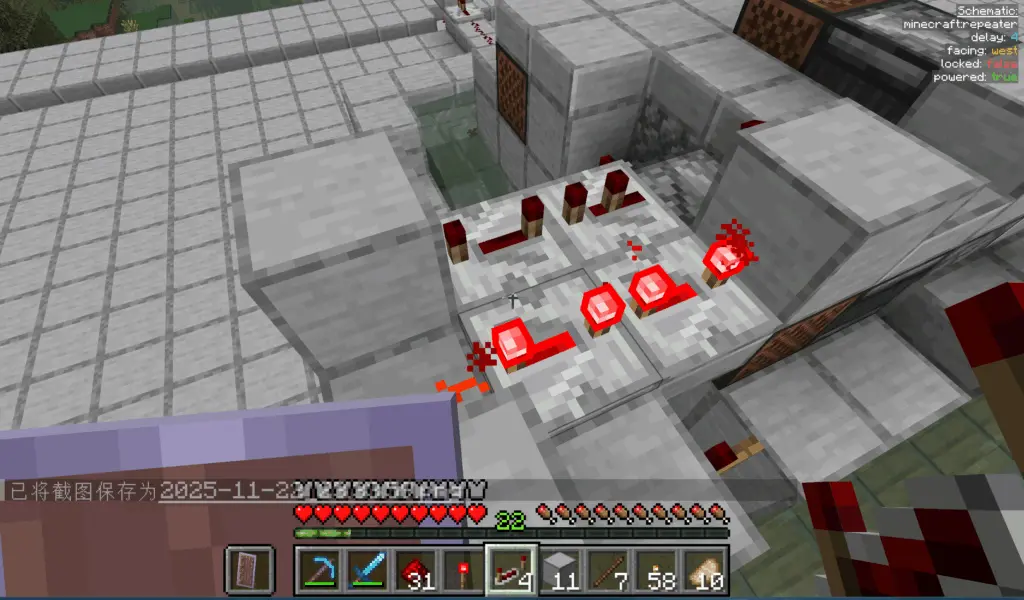
Task: Pick the redstone repeater slot with 4
Action: (511, 570)
